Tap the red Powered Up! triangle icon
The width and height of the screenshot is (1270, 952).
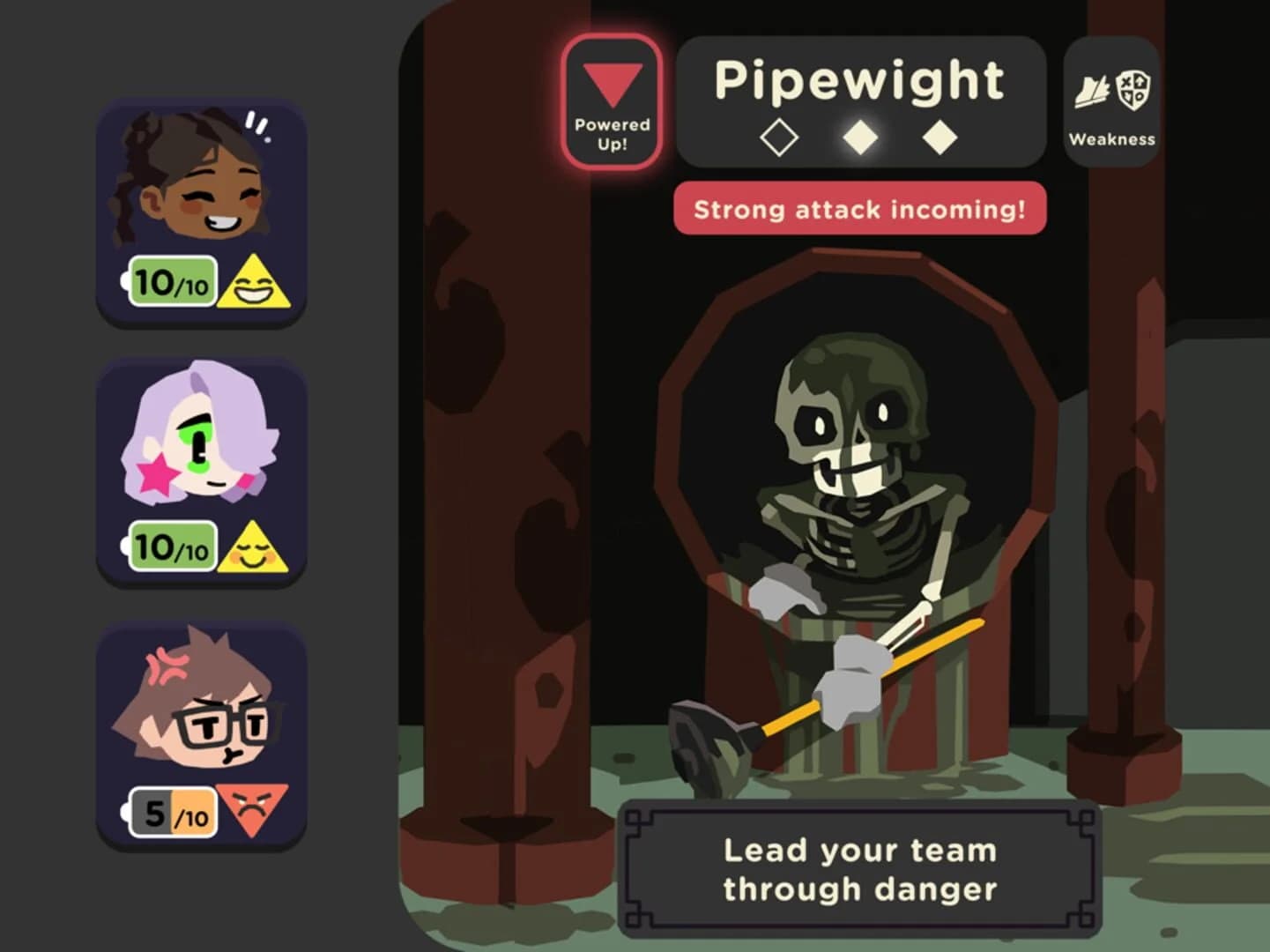(611, 81)
